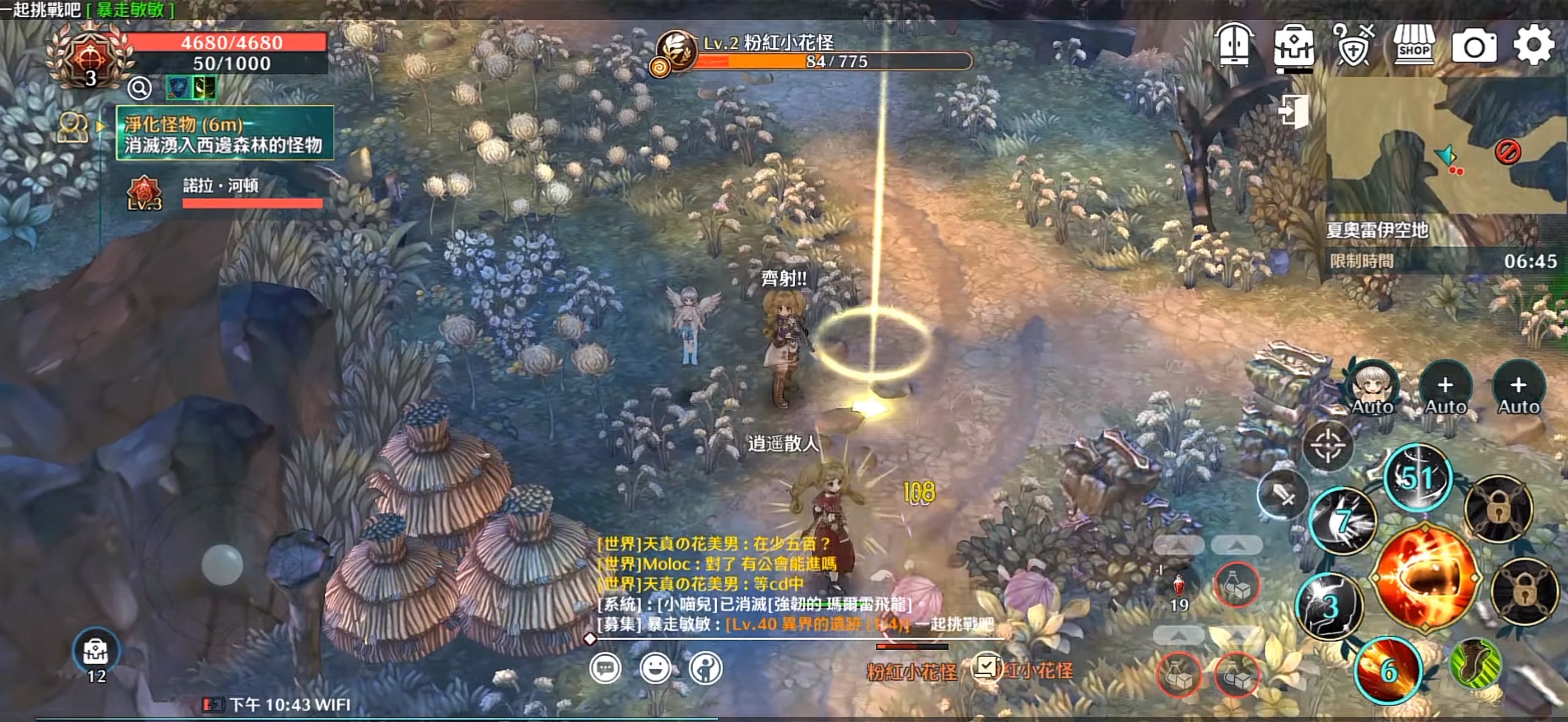The width and height of the screenshot is (1568, 722).
Task: Open the magnifier buff details icon
Action: point(139,89)
